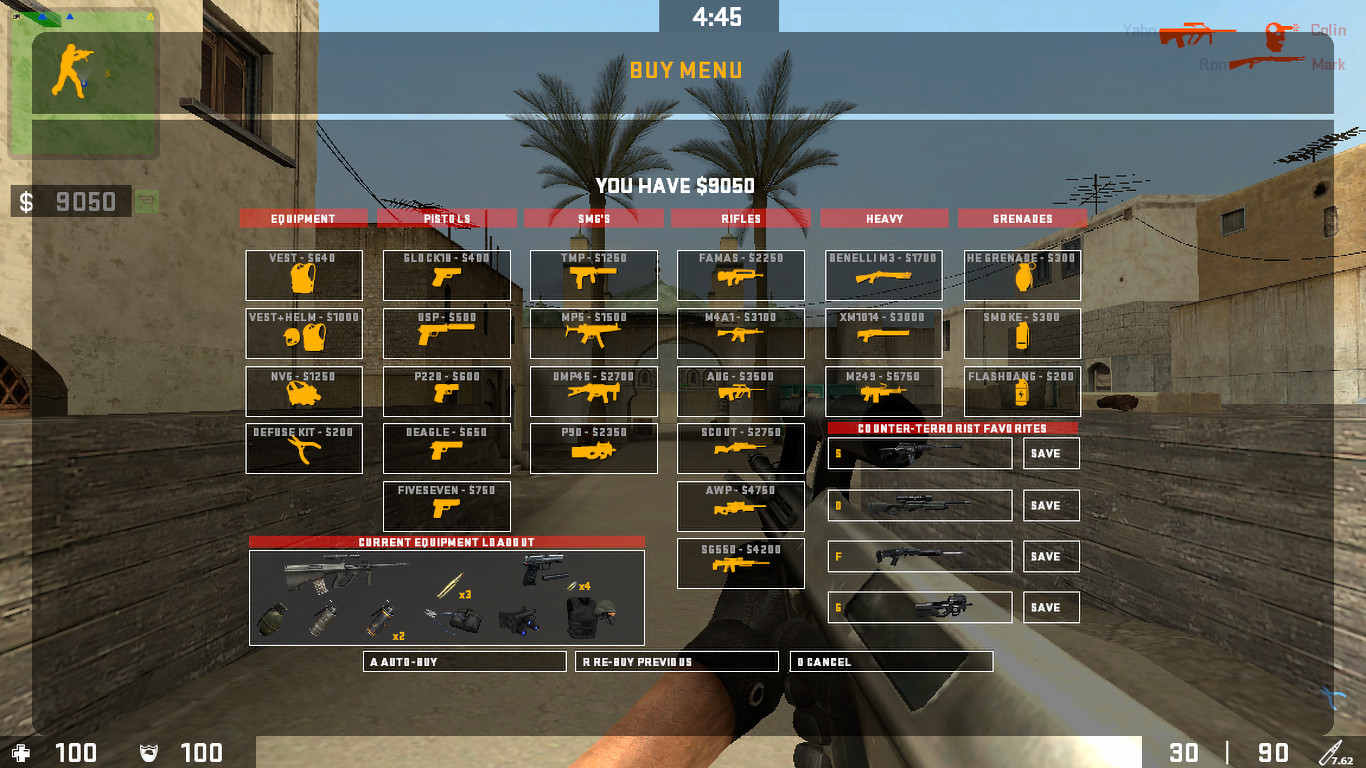Buy Night Vision Goggles

303,391
